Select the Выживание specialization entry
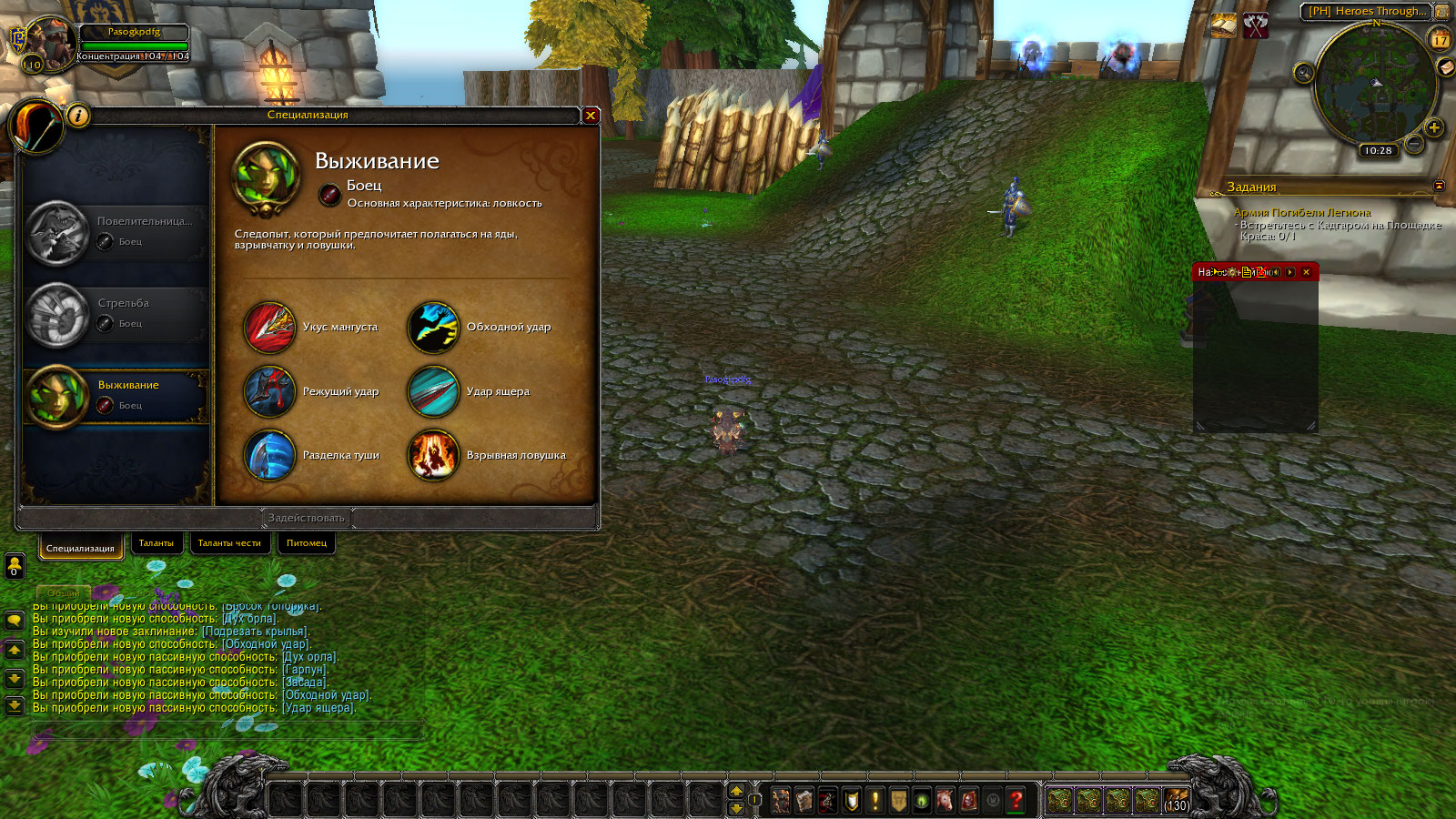The width and height of the screenshot is (1456, 819). [x=116, y=396]
